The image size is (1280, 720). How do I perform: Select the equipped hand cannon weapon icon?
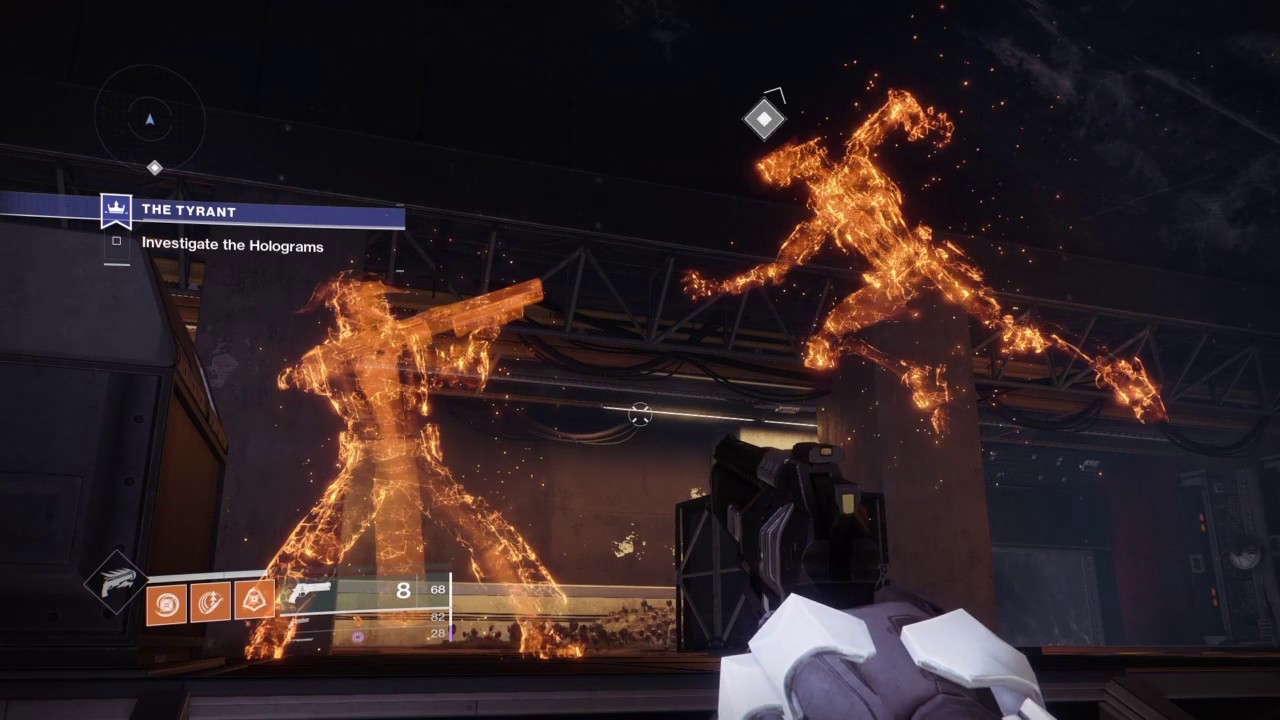point(309,592)
